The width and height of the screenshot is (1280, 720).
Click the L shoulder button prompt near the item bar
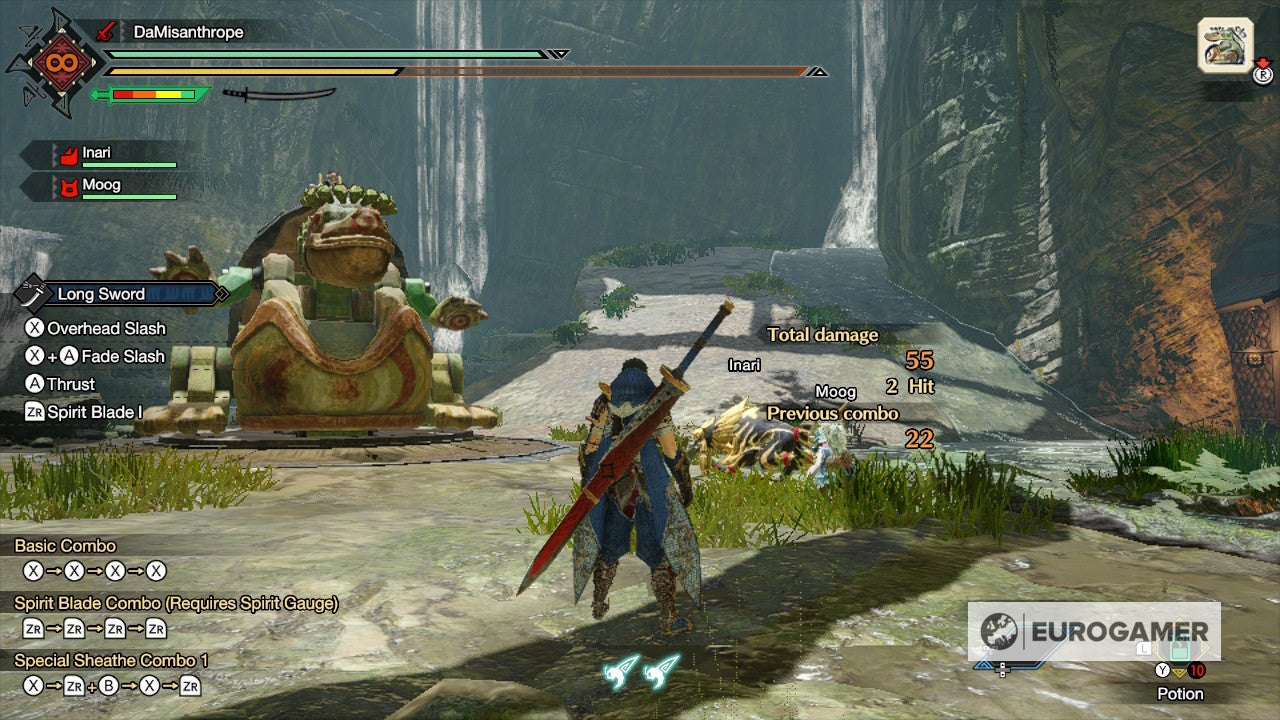(x=1146, y=647)
